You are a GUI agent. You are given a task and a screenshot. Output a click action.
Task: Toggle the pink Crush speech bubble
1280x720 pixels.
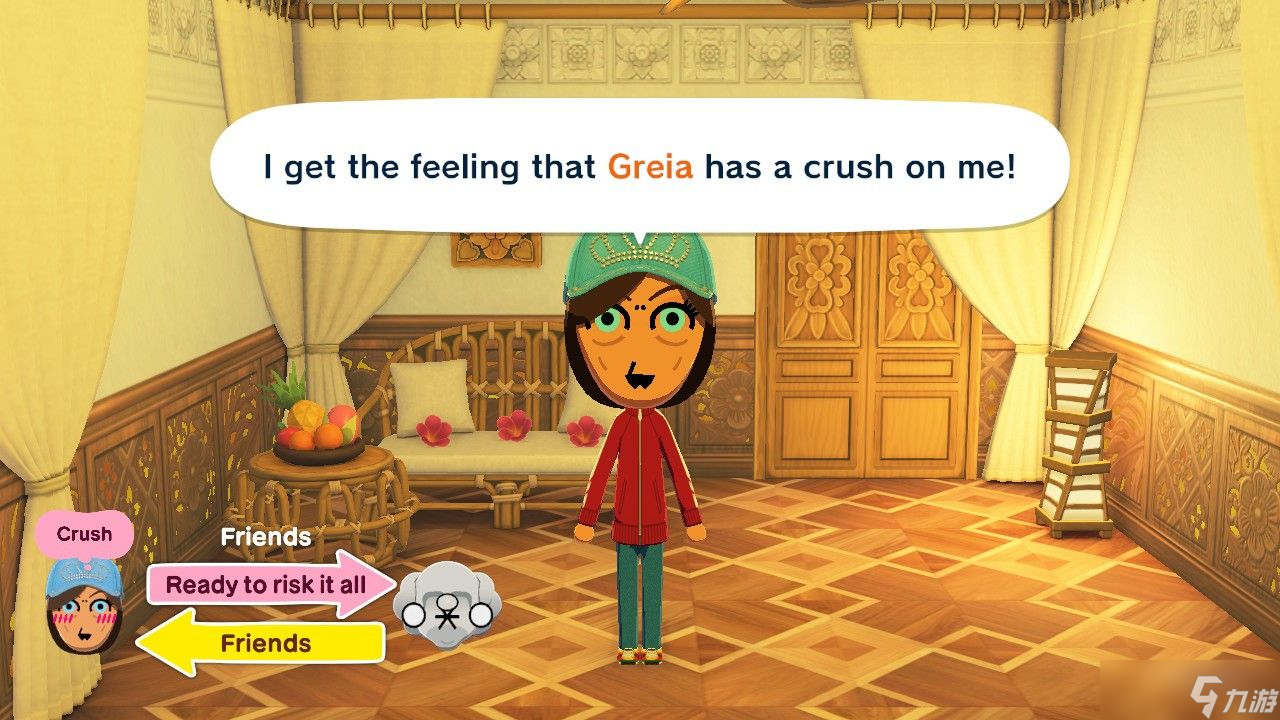[x=84, y=534]
